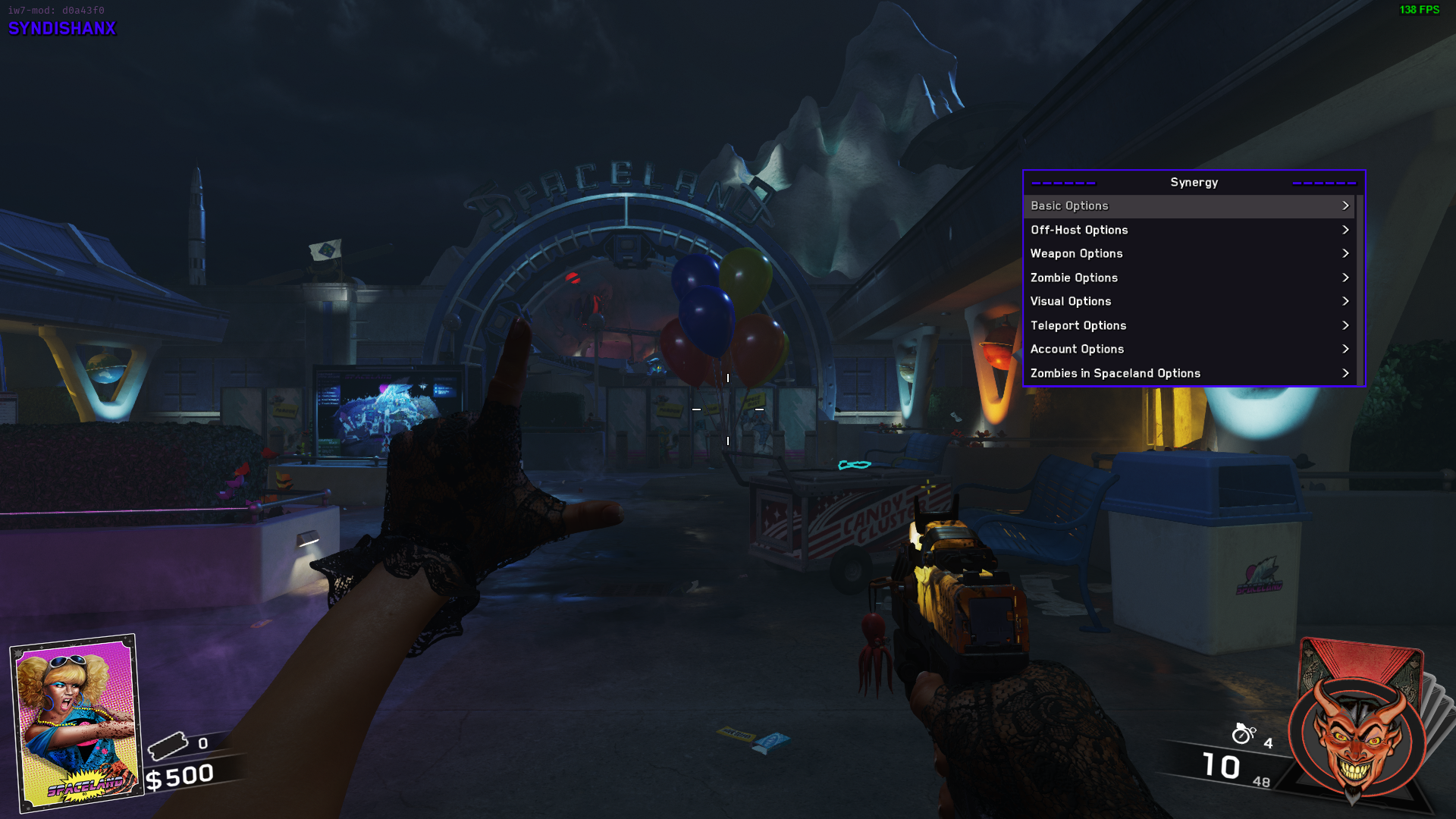1456x819 pixels.
Task: Open Weapon Options in Synergy menu
Action: coord(1188,253)
